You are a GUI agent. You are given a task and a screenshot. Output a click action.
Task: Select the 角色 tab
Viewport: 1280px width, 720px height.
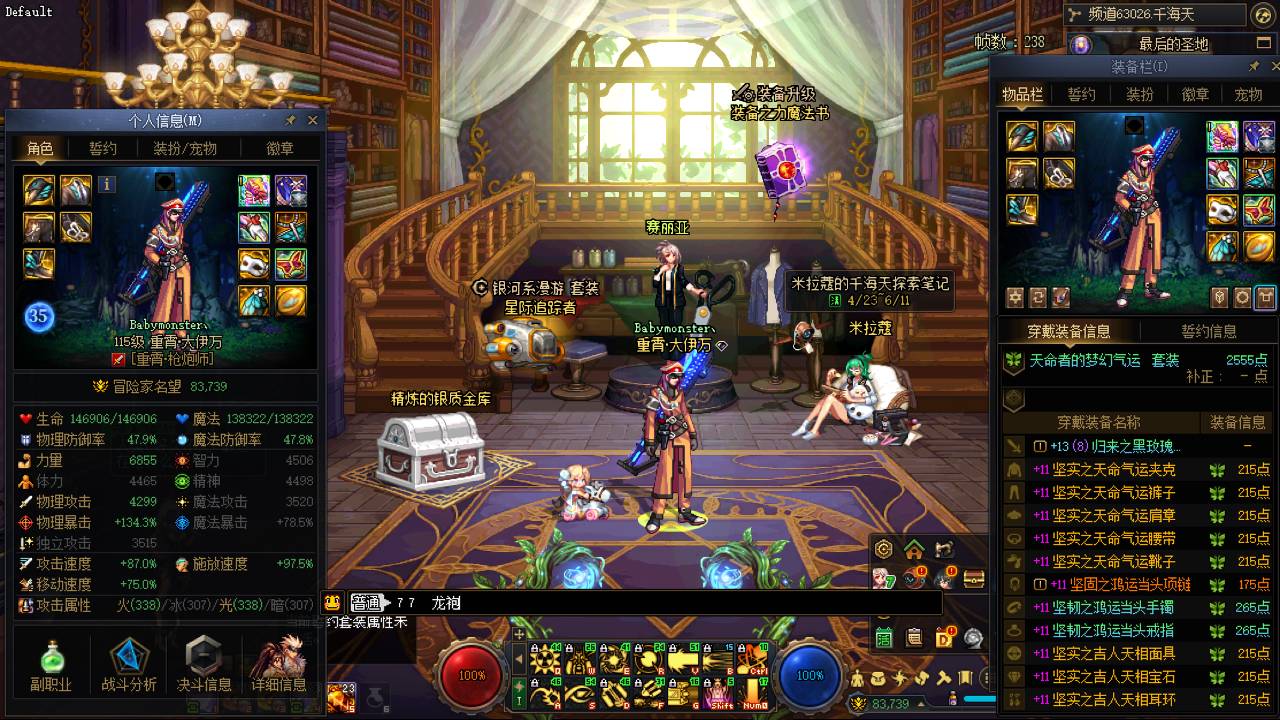pos(40,148)
